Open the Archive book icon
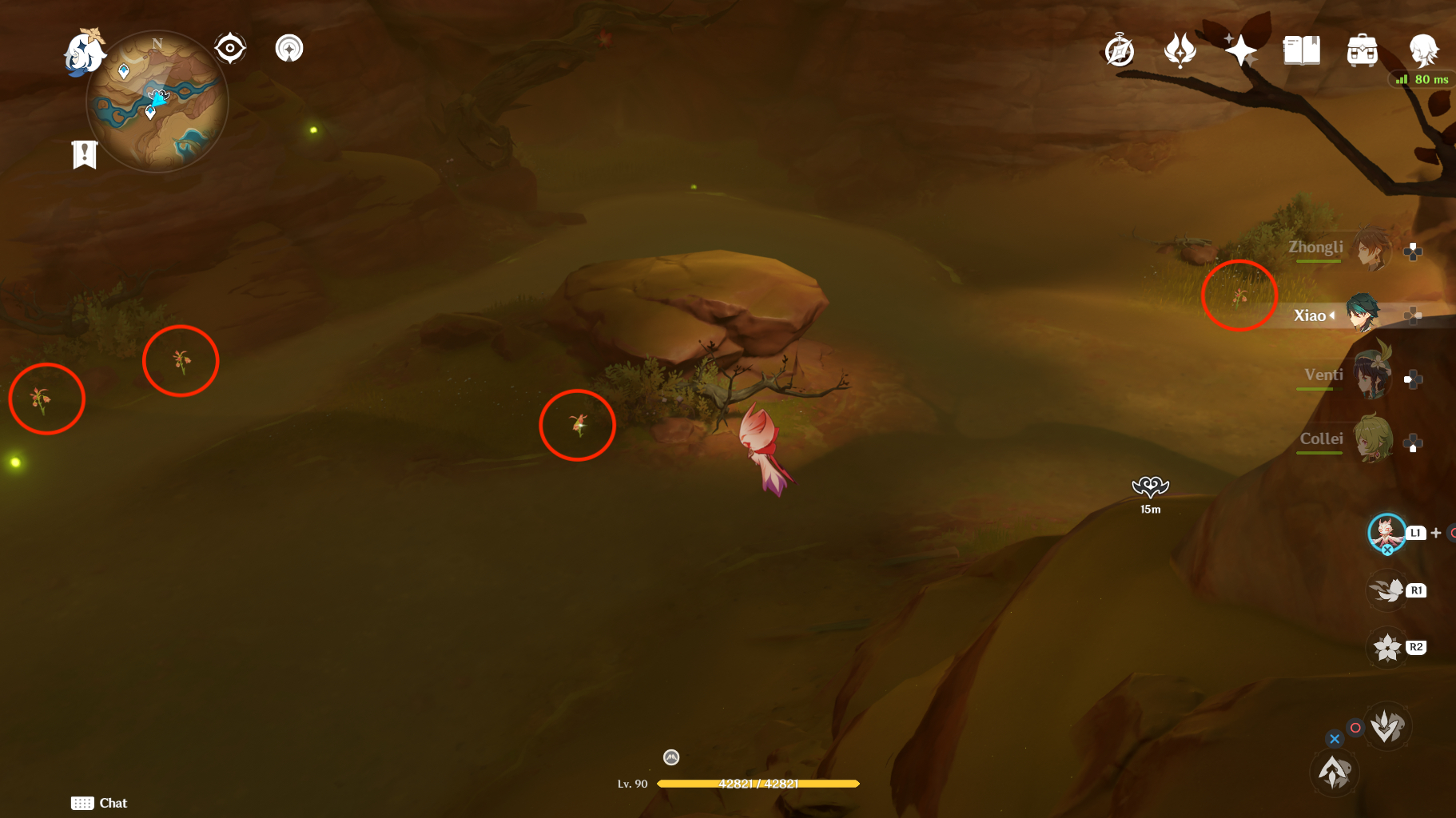This screenshot has width=1456, height=818. (x=1301, y=50)
